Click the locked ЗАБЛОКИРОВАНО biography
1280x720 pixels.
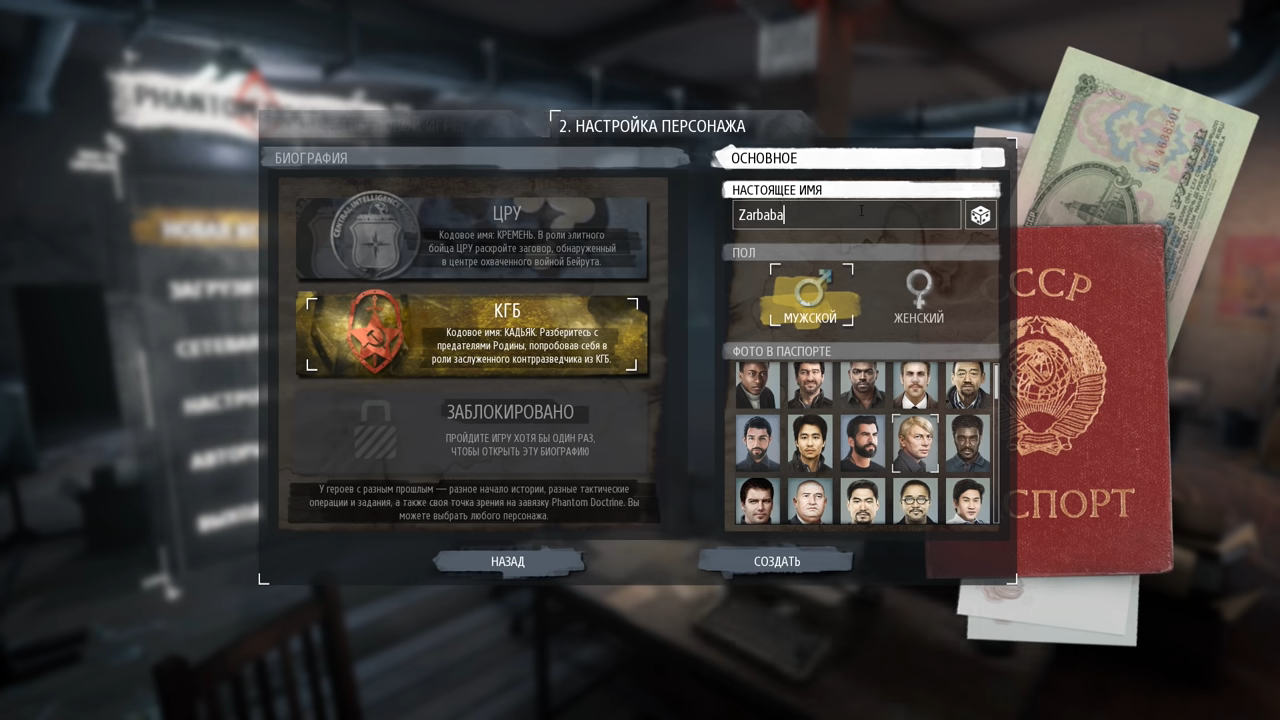click(x=472, y=432)
